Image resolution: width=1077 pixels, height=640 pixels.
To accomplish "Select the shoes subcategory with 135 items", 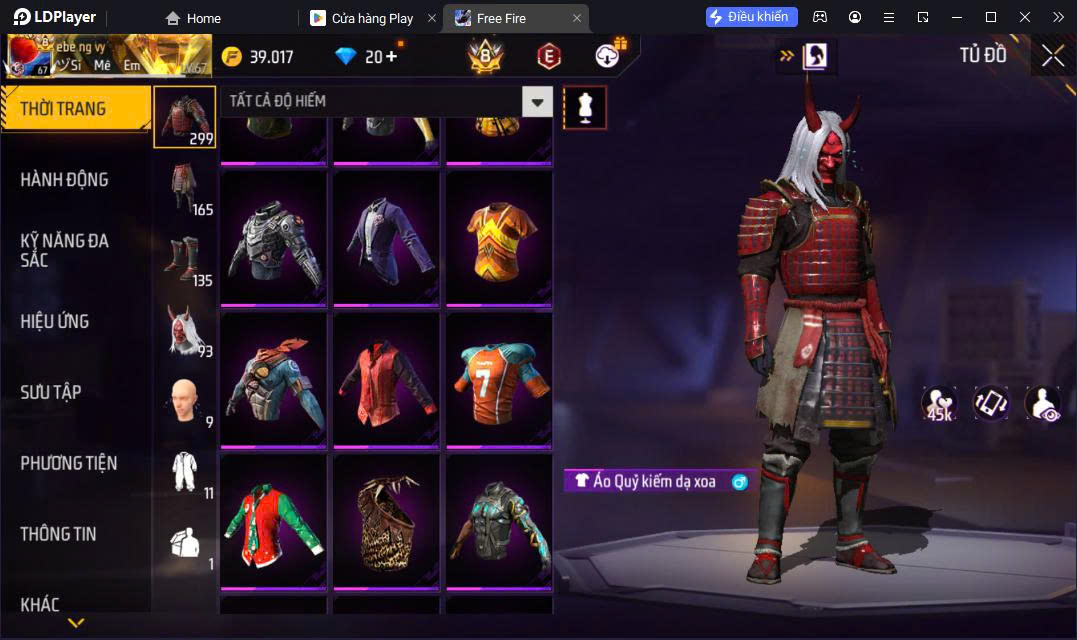I will point(186,259).
